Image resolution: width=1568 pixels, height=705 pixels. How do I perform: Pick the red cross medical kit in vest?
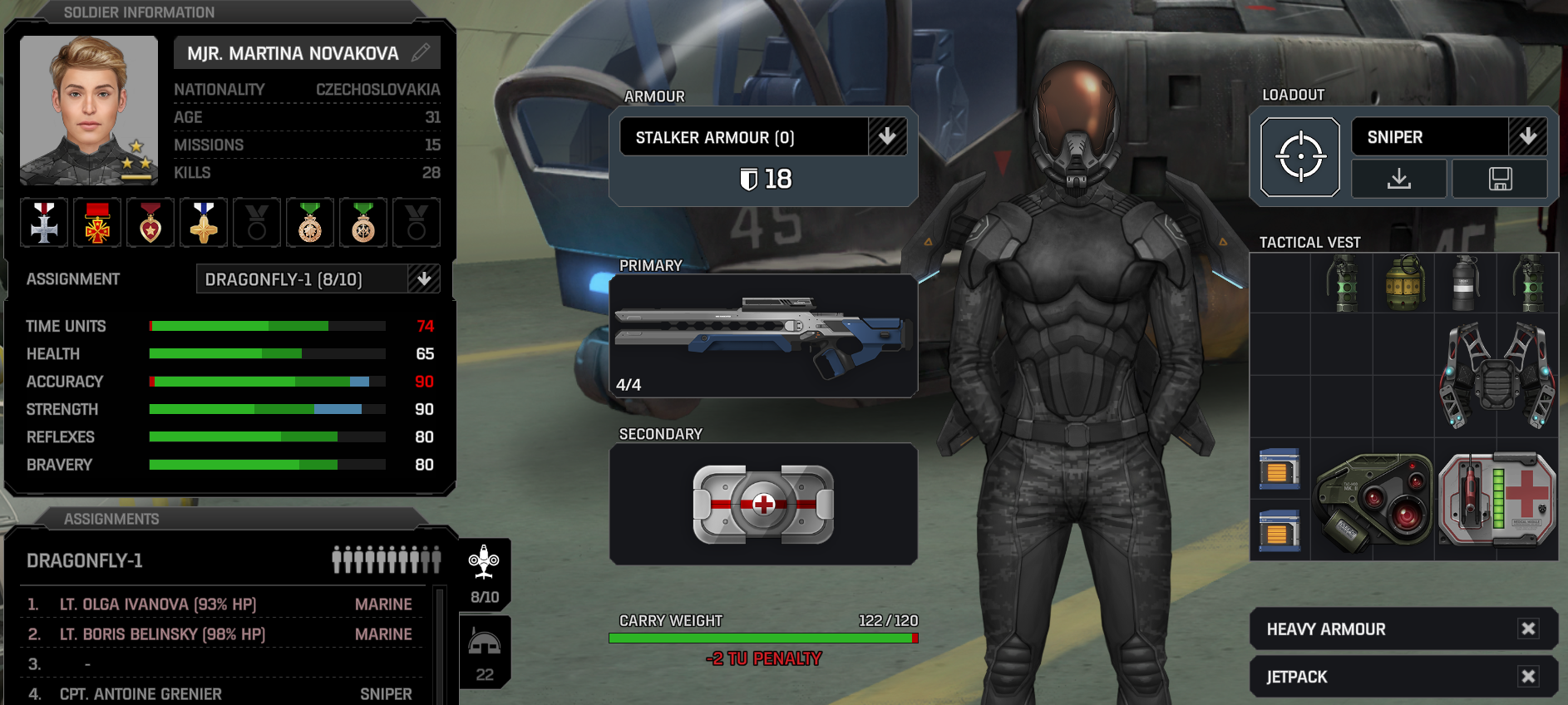pos(1497,500)
